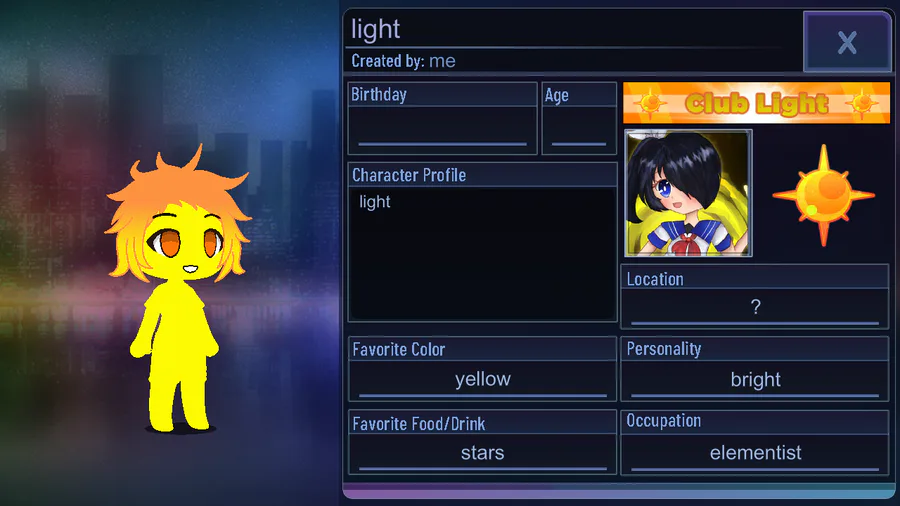
Task: Edit the "Created by" creator name
Action: click(441, 61)
